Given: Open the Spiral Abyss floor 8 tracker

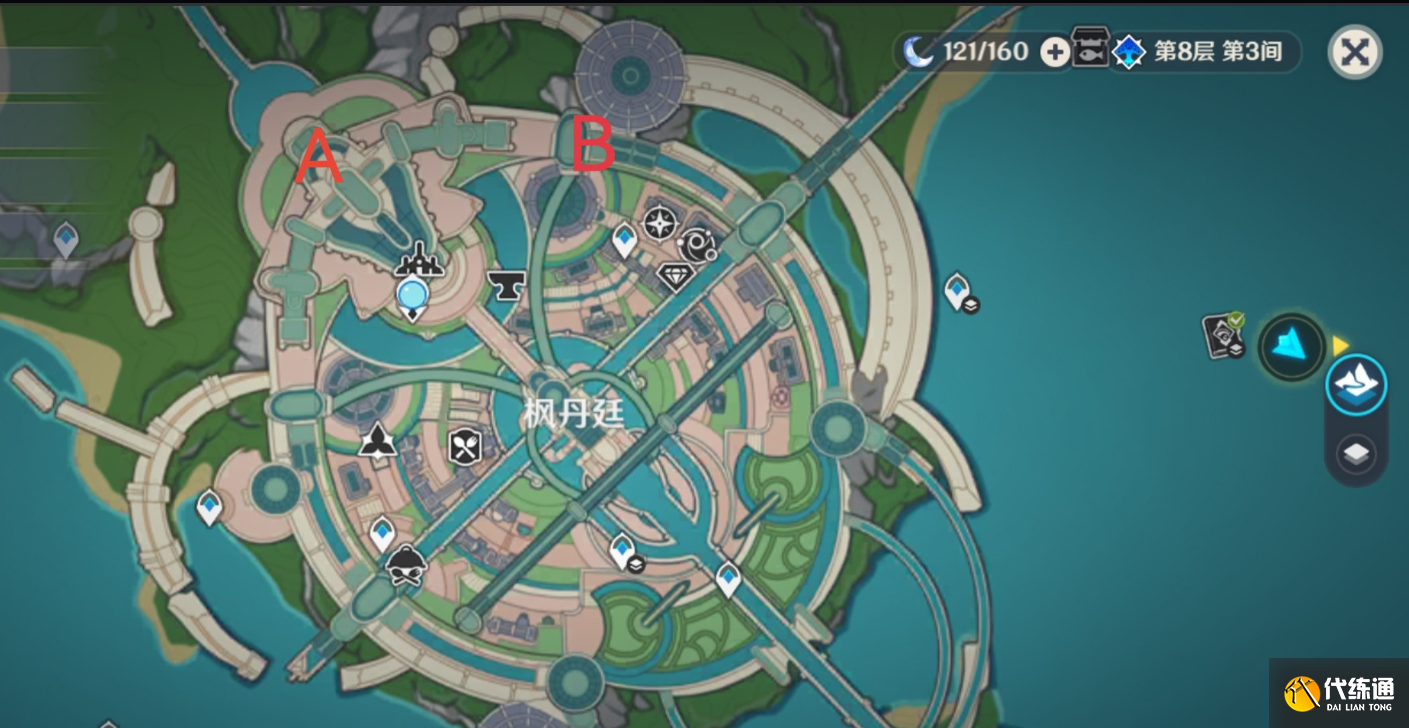Looking at the screenshot, I should 1200,52.
